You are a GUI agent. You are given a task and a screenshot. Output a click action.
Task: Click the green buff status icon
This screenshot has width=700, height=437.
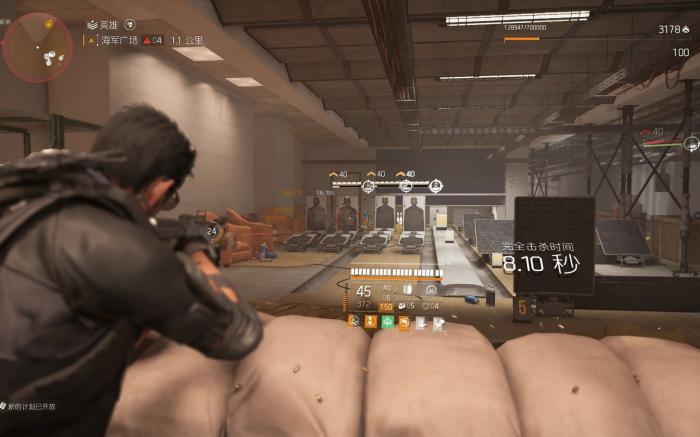(x=387, y=321)
